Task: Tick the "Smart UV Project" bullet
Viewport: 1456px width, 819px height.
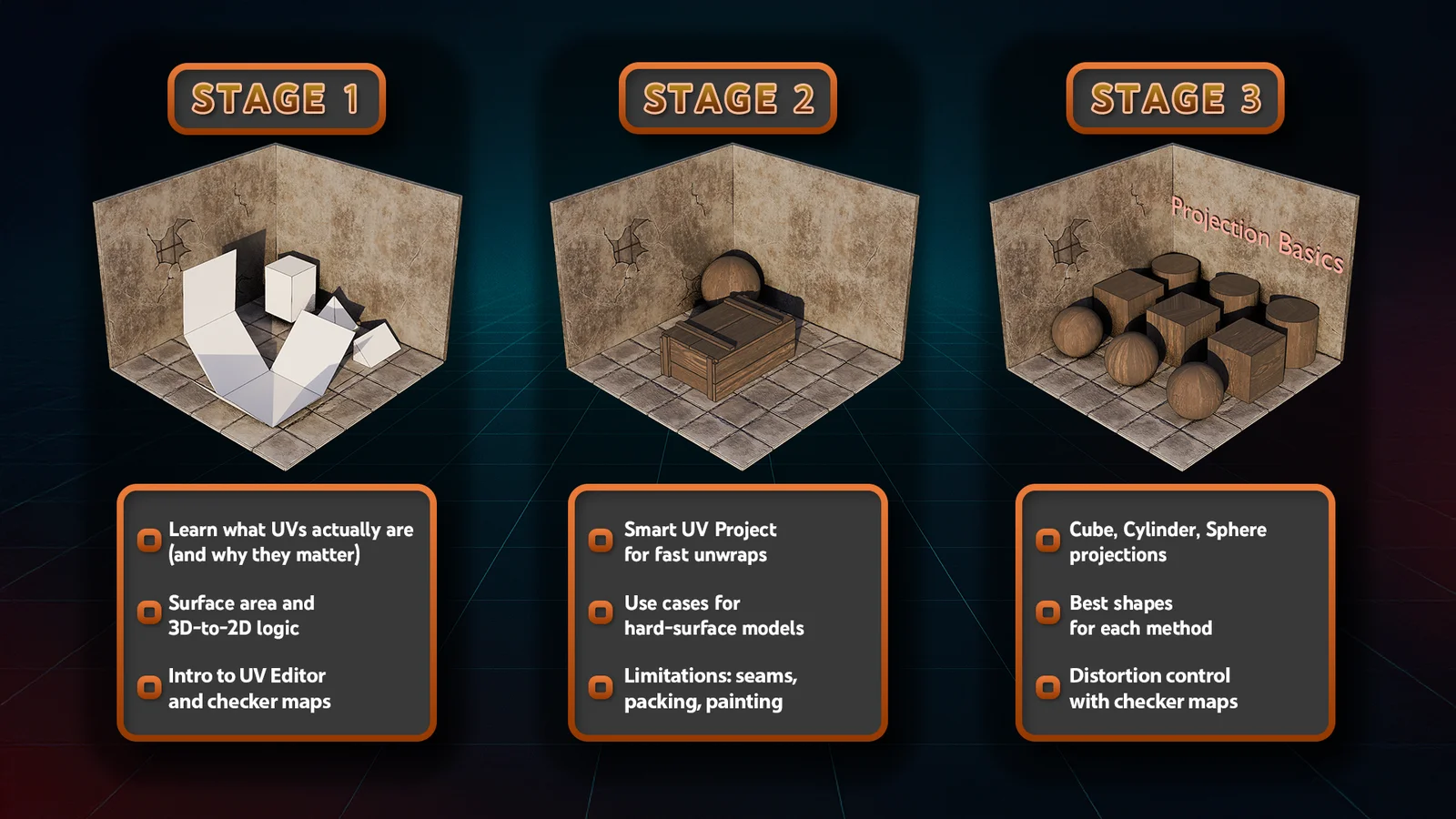Action: pos(601,541)
